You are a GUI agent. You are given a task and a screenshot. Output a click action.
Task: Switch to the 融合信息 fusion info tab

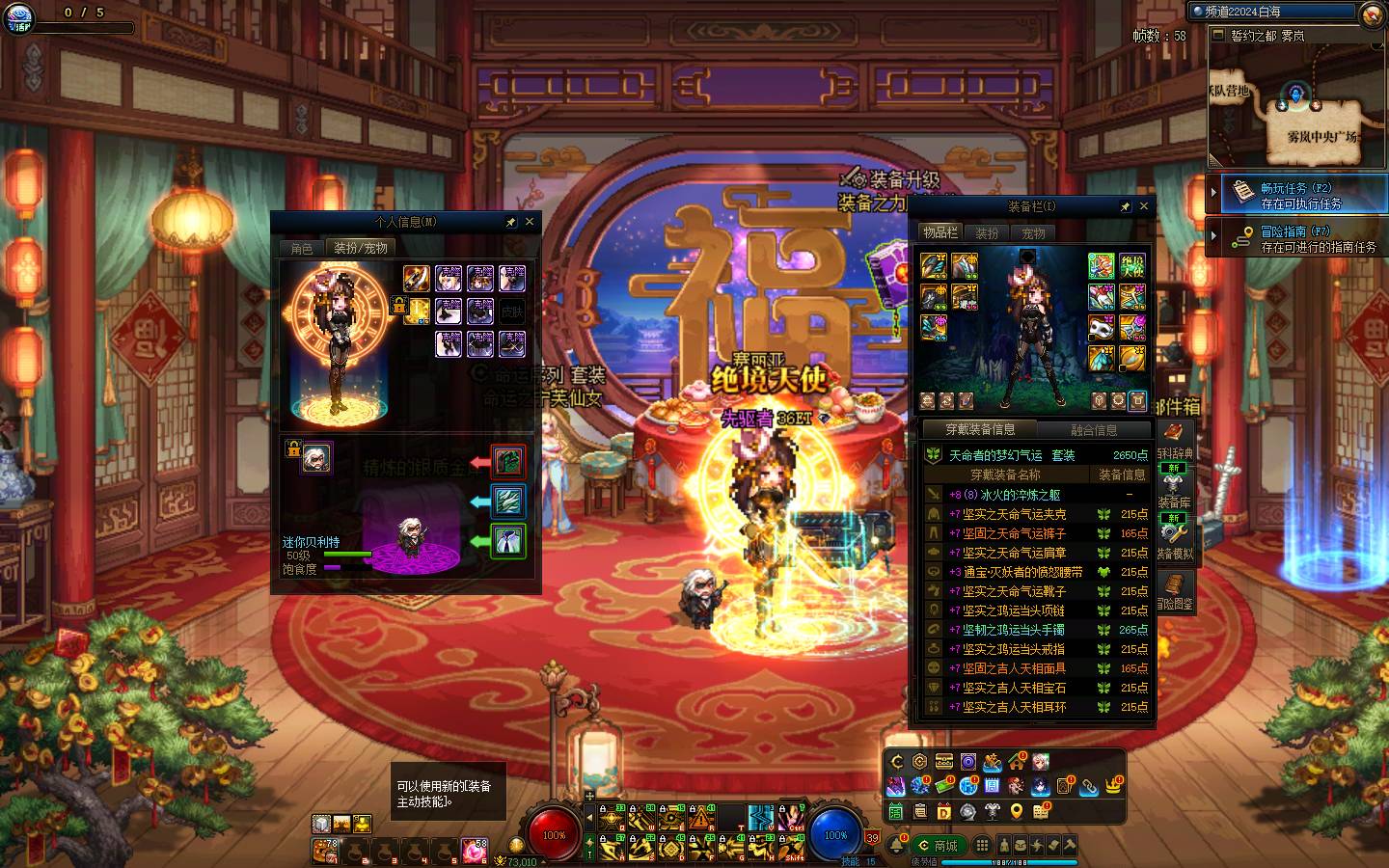(1094, 430)
